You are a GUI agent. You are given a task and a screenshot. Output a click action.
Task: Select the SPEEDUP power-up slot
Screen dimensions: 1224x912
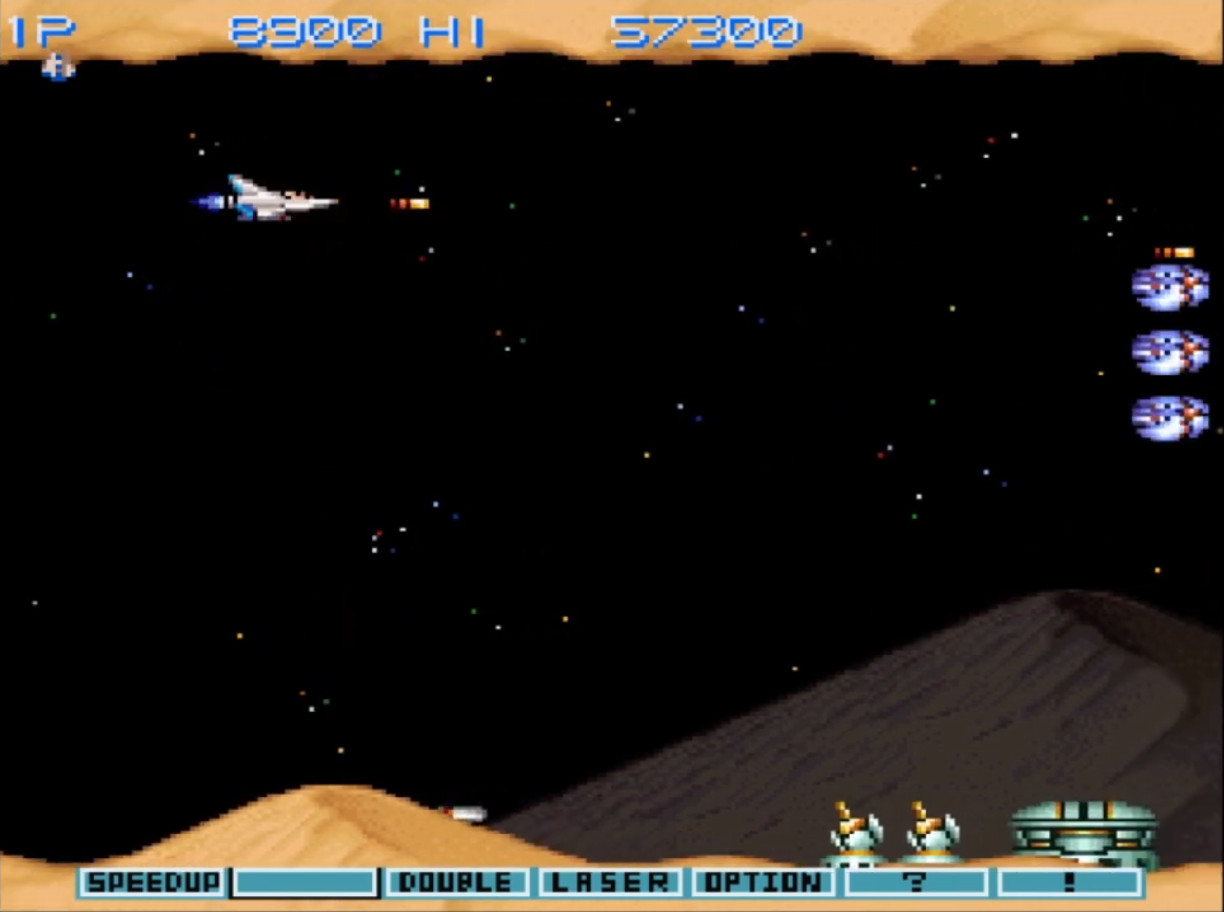(153, 883)
